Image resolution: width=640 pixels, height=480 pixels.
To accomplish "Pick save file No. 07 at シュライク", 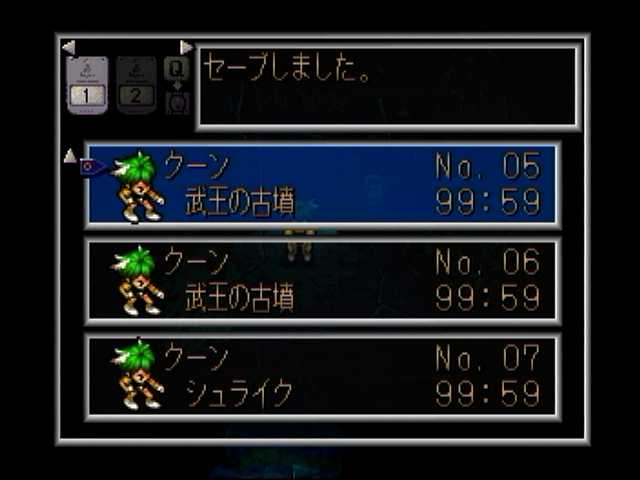I will click(x=322, y=376).
